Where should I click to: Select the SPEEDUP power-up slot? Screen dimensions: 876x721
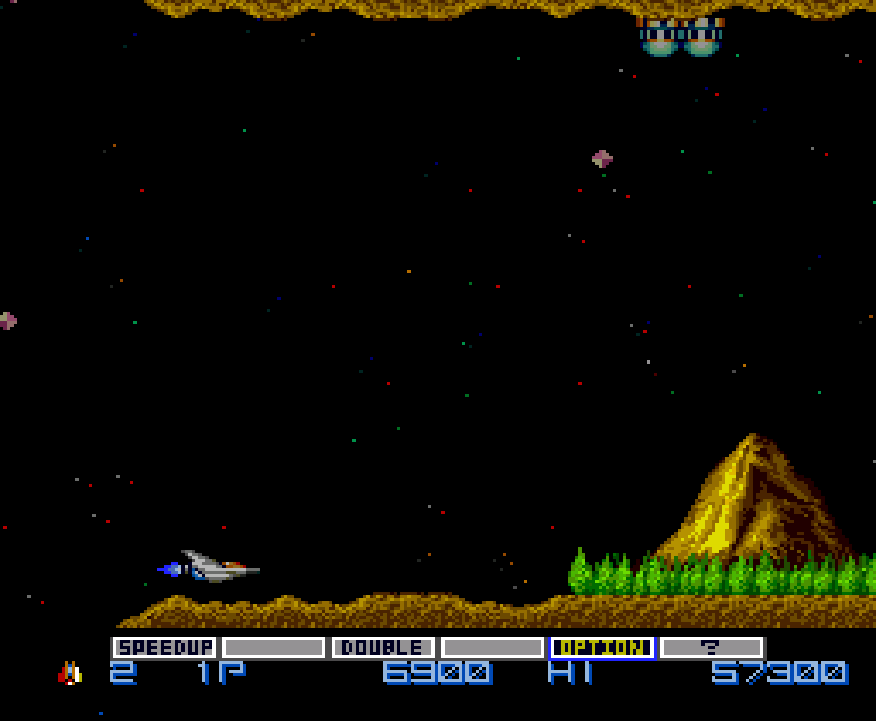click(165, 648)
